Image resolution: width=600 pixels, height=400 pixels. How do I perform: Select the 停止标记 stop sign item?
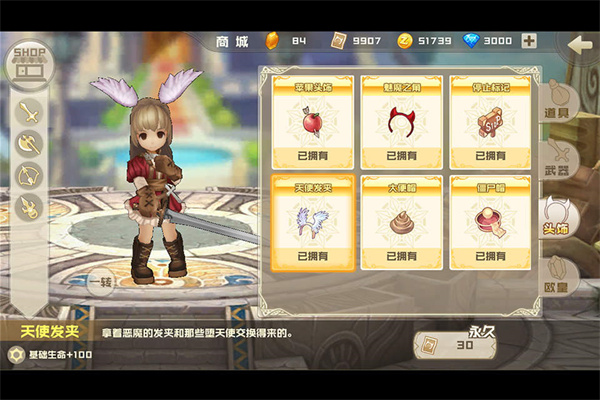[x=489, y=121]
